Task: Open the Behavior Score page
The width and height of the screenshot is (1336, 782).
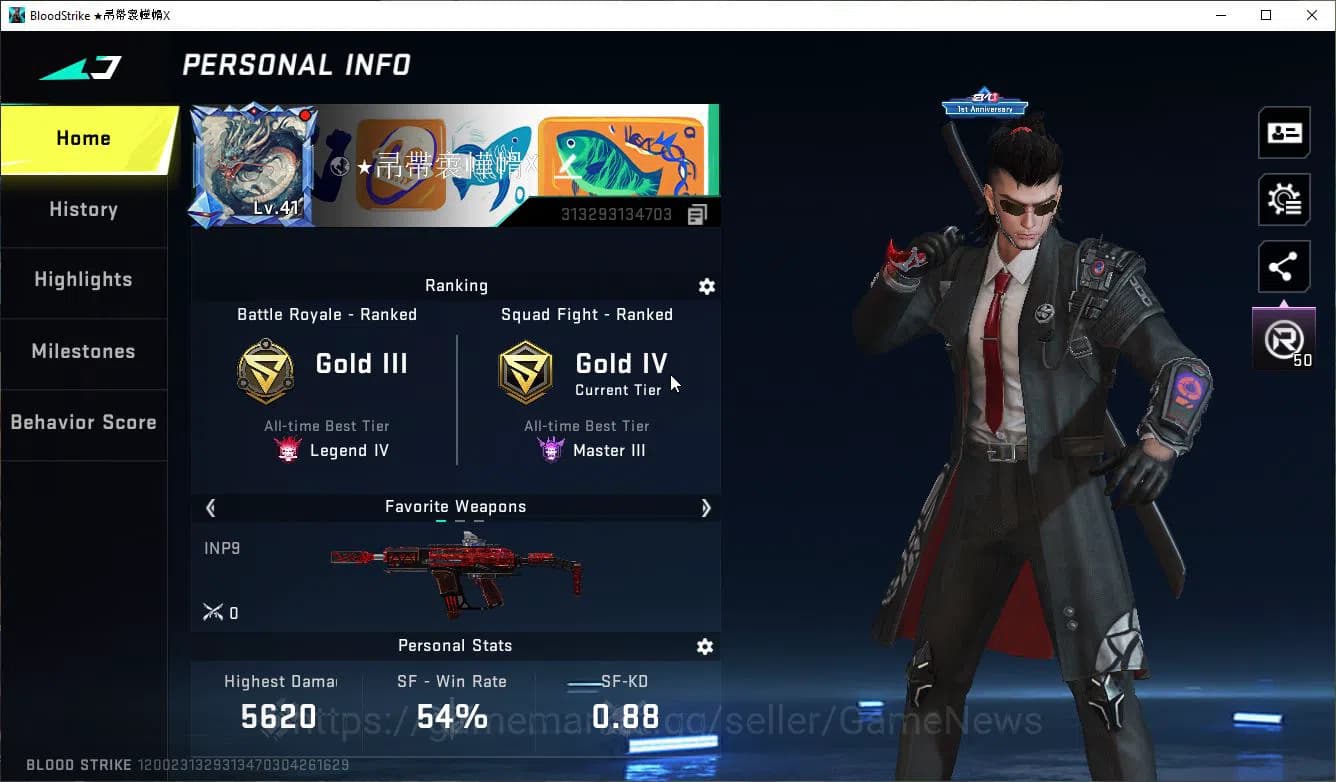Action: 83,422
